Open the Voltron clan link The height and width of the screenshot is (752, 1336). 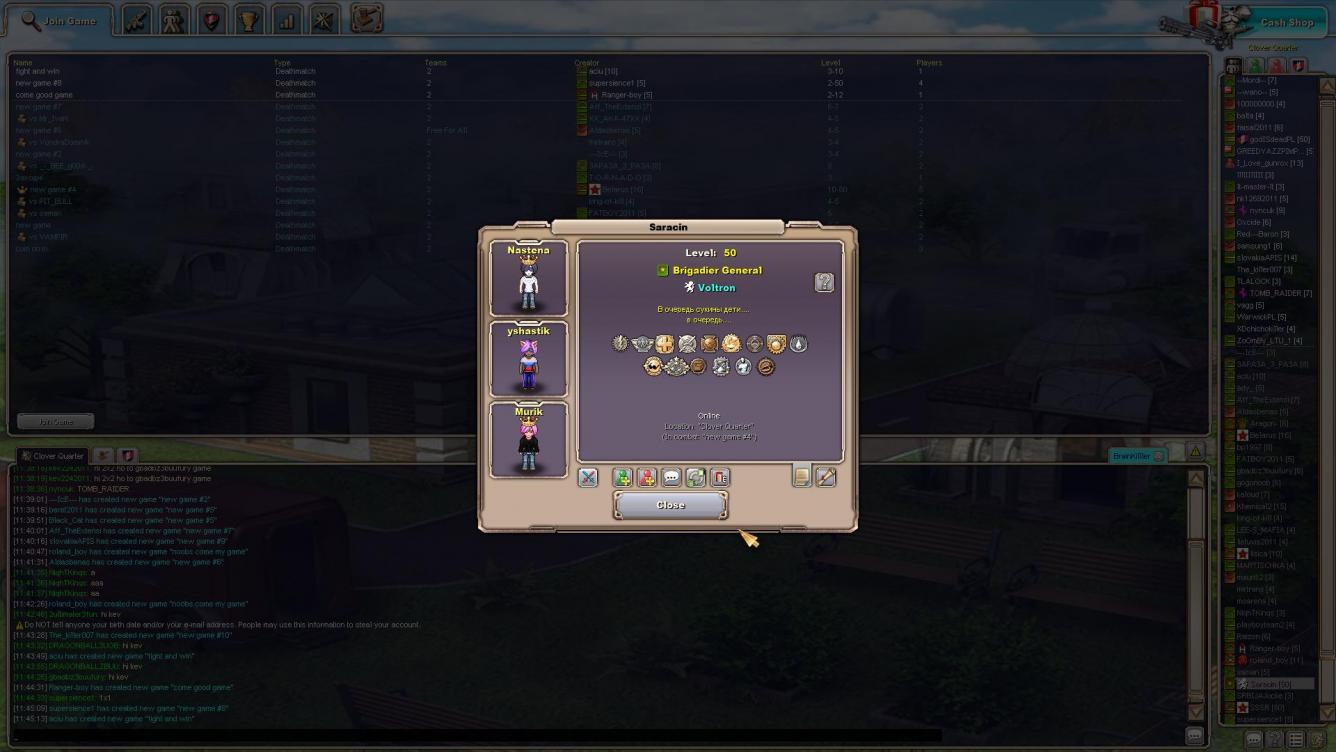click(715, 288)
